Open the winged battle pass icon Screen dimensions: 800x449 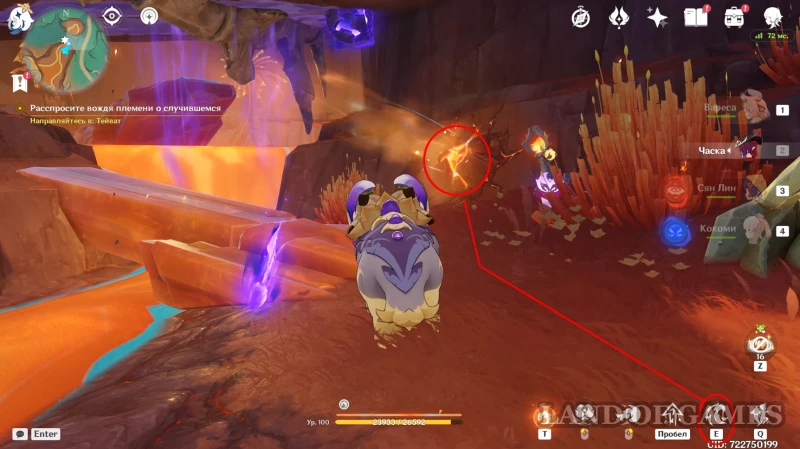619,17
